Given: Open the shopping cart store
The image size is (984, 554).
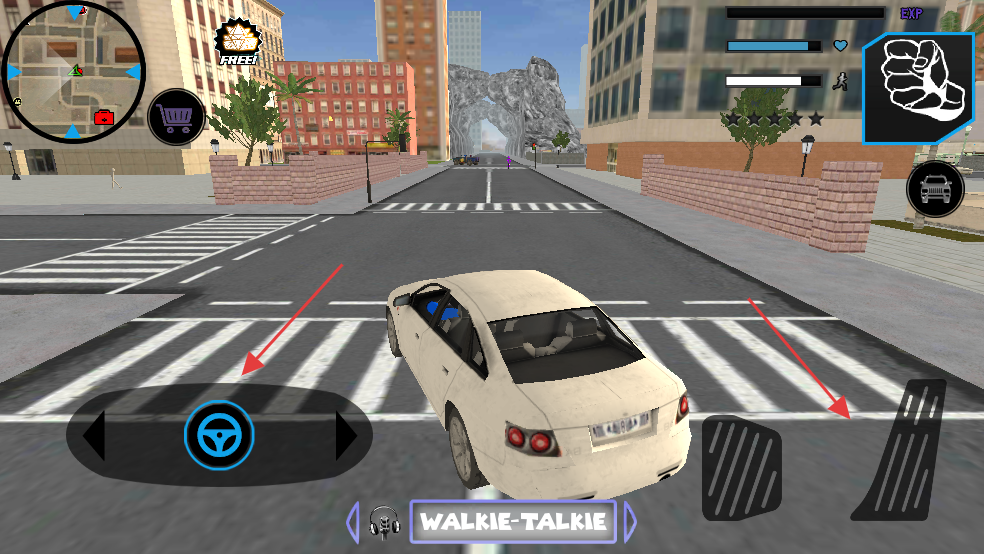Looking at the screenshot, I should click(x=177, y=118).
